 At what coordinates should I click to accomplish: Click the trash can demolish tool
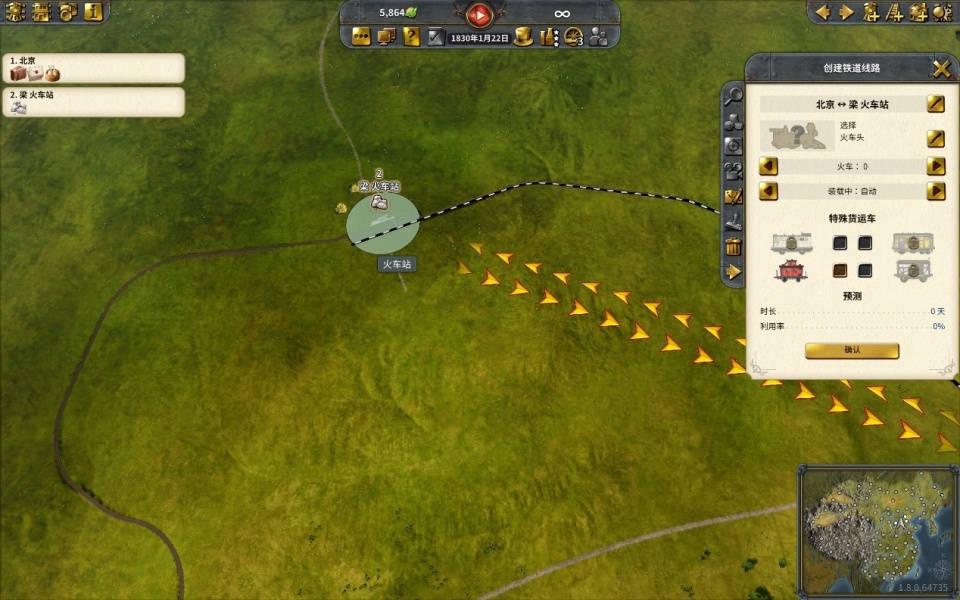733,246
